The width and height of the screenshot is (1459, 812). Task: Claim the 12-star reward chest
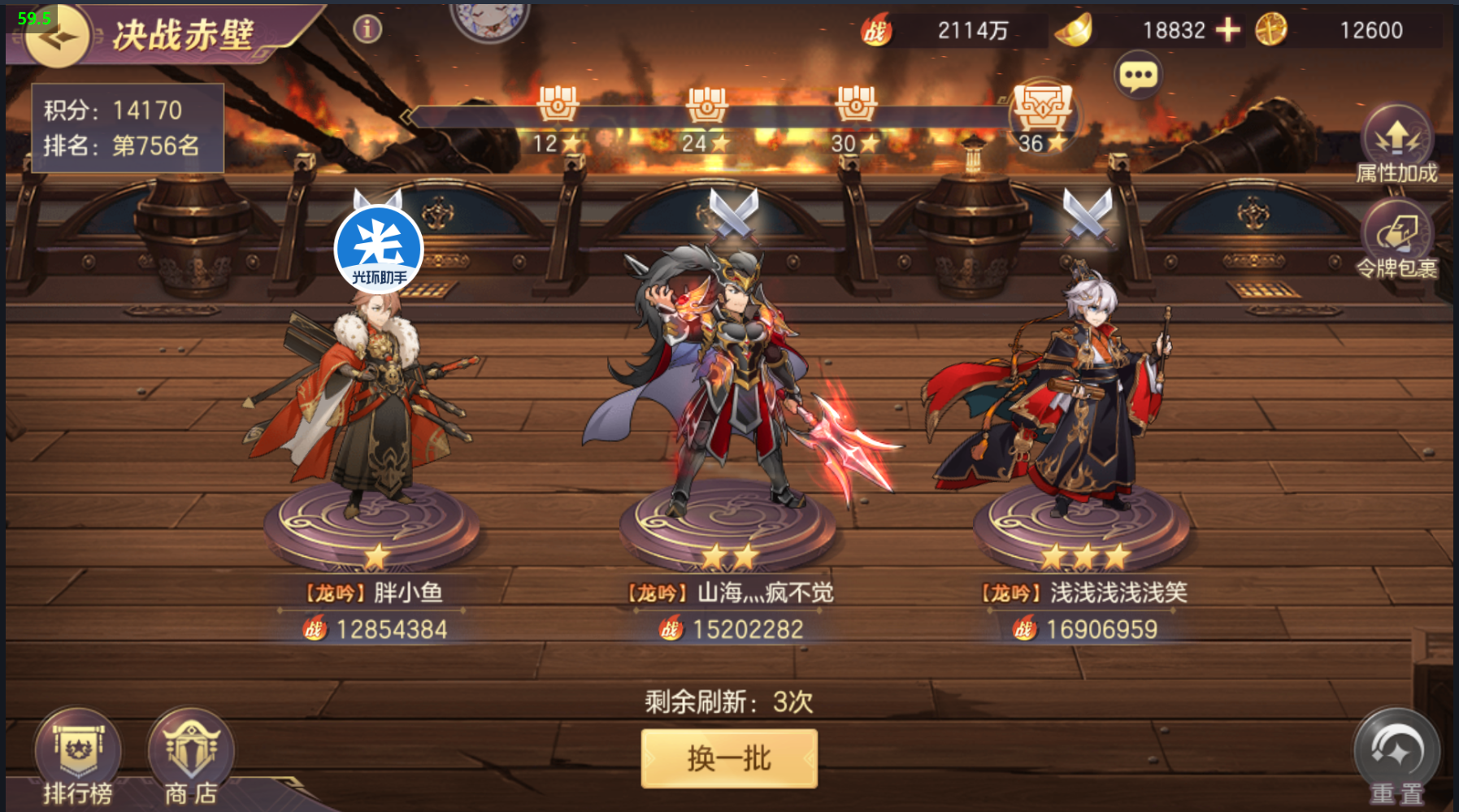(x=558, y=106)
